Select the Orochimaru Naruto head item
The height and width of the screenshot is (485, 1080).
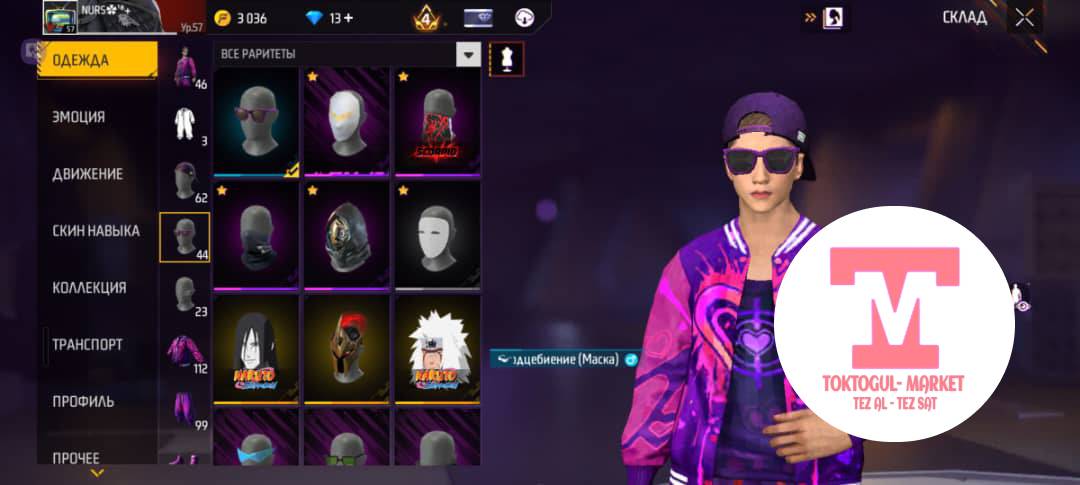coord(256,349)
